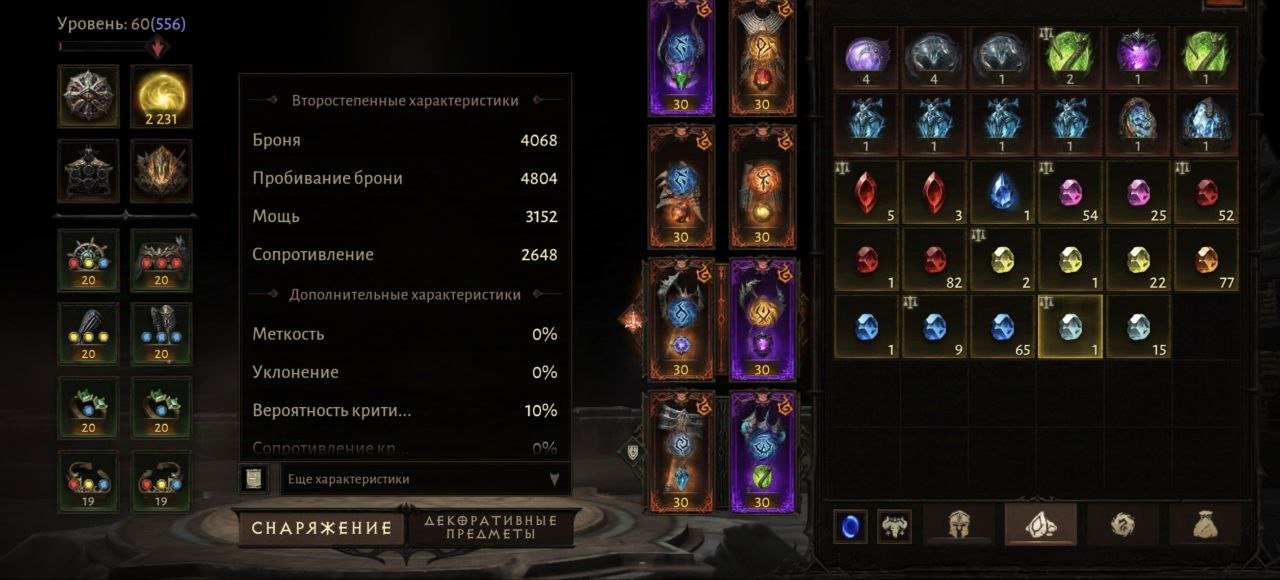Screen dimensions: 1280x580
Task: Click the blue portal icon below the inventory
Action: click(x=850, y=526)
